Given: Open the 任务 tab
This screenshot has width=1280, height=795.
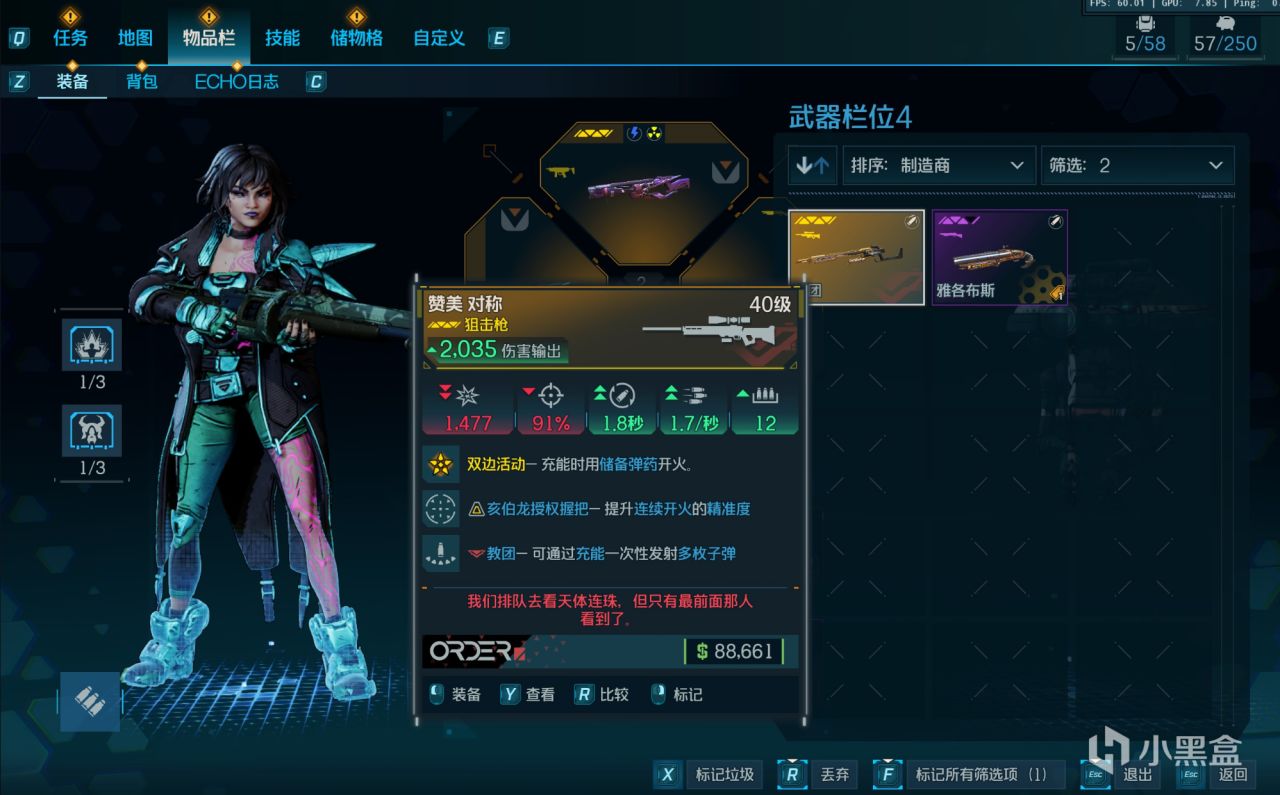Looking at the screenshot, I should click(70, 38).
